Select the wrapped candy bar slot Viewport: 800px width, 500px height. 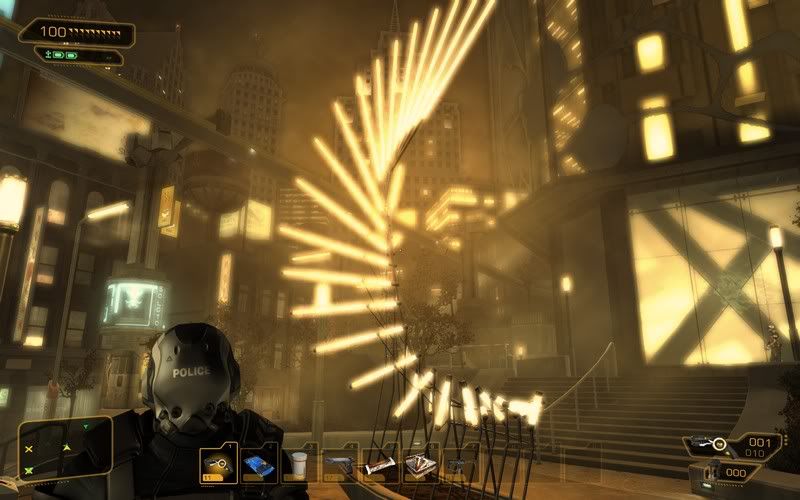[380, 465]
